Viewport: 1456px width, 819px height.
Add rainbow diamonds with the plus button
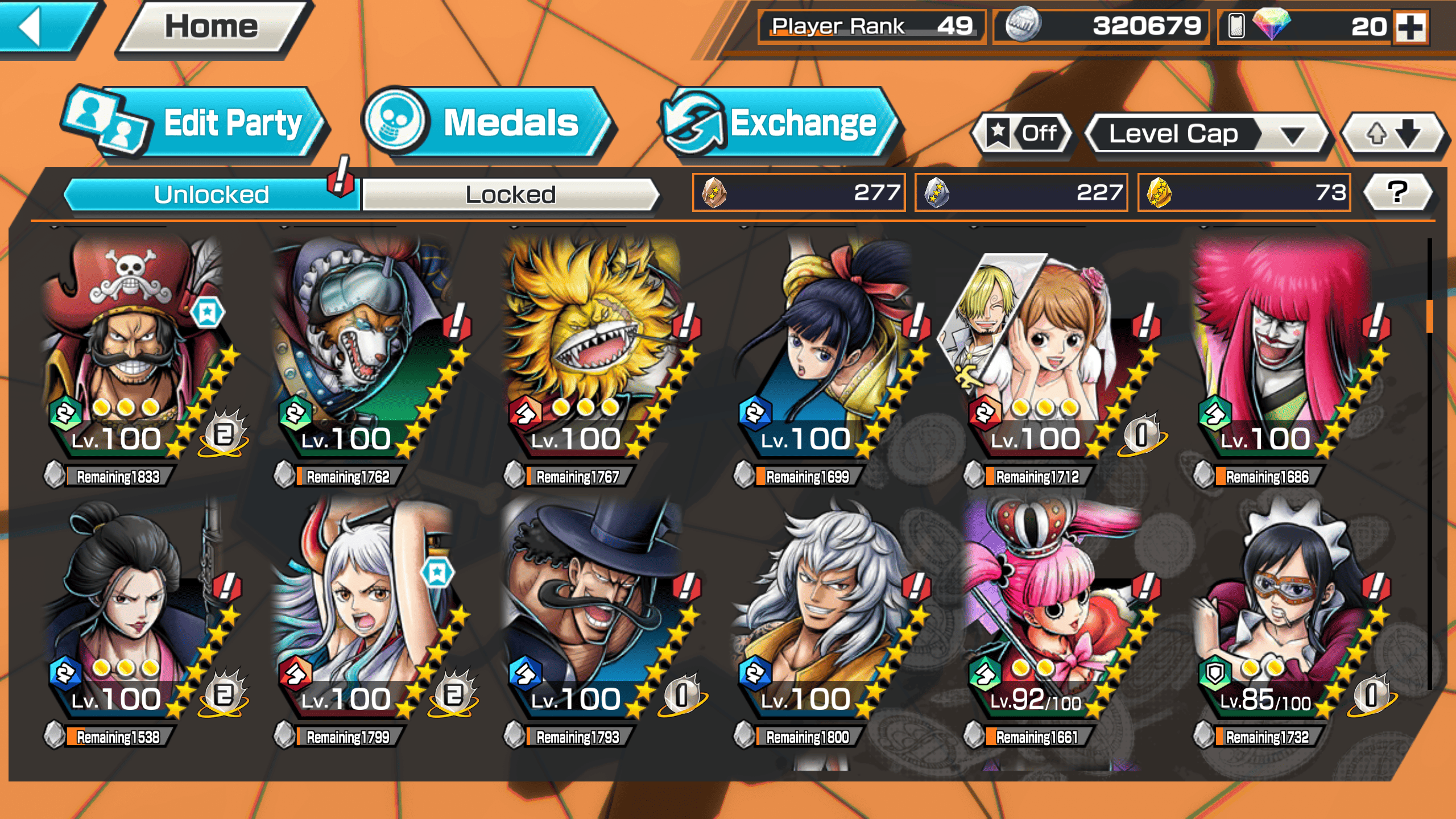[1411, 27]
